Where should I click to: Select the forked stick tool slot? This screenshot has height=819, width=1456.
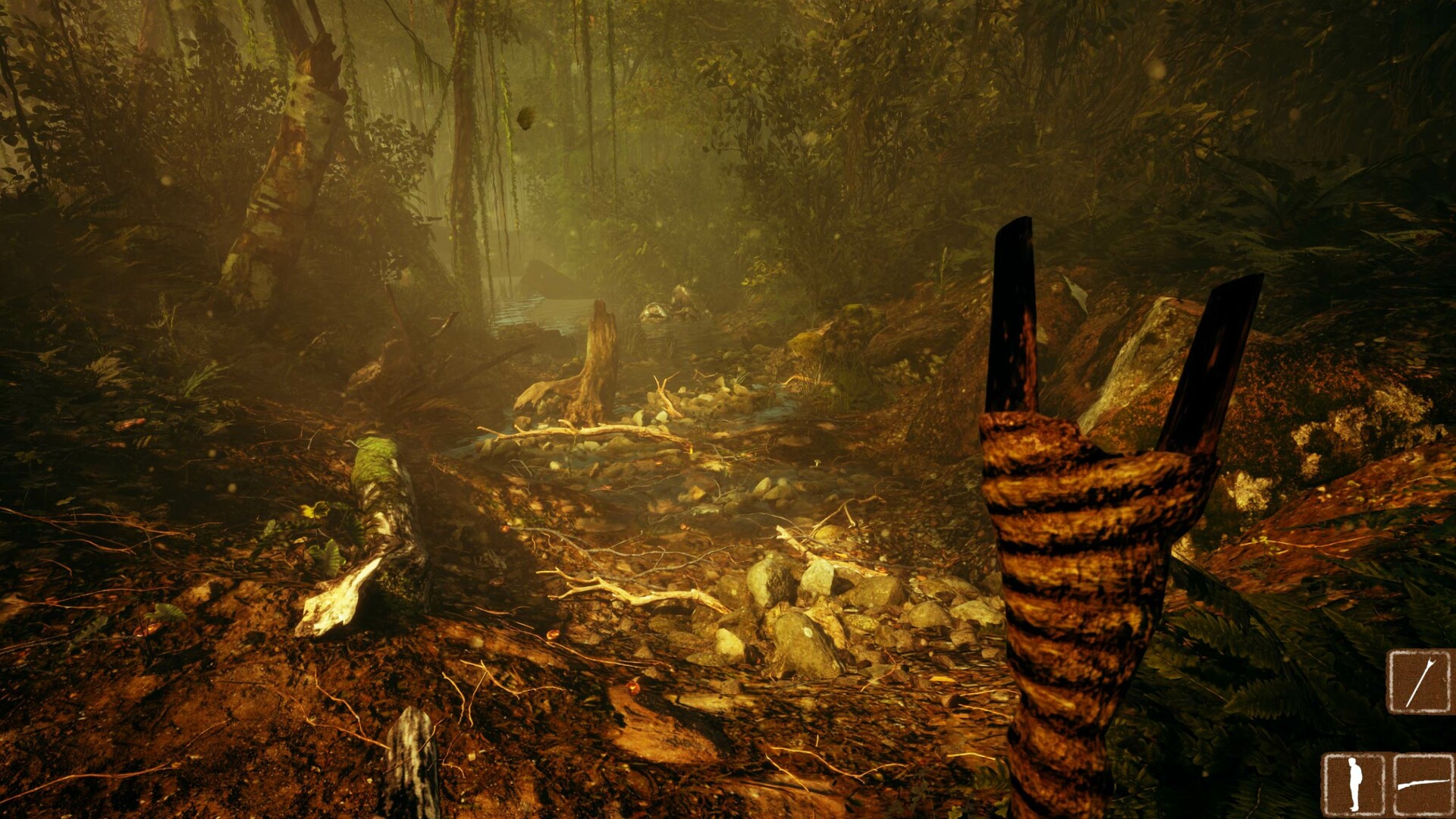(x=1419, y=682)
